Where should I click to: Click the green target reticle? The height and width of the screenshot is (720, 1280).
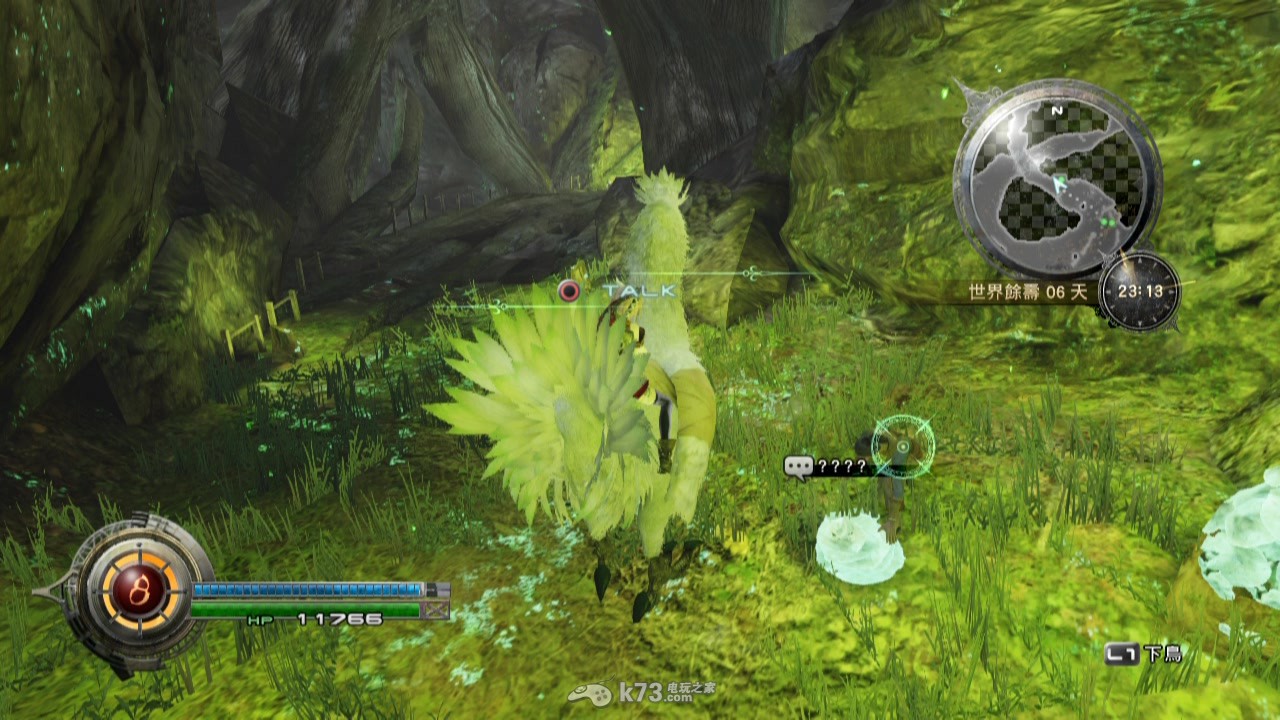(902, 447)
